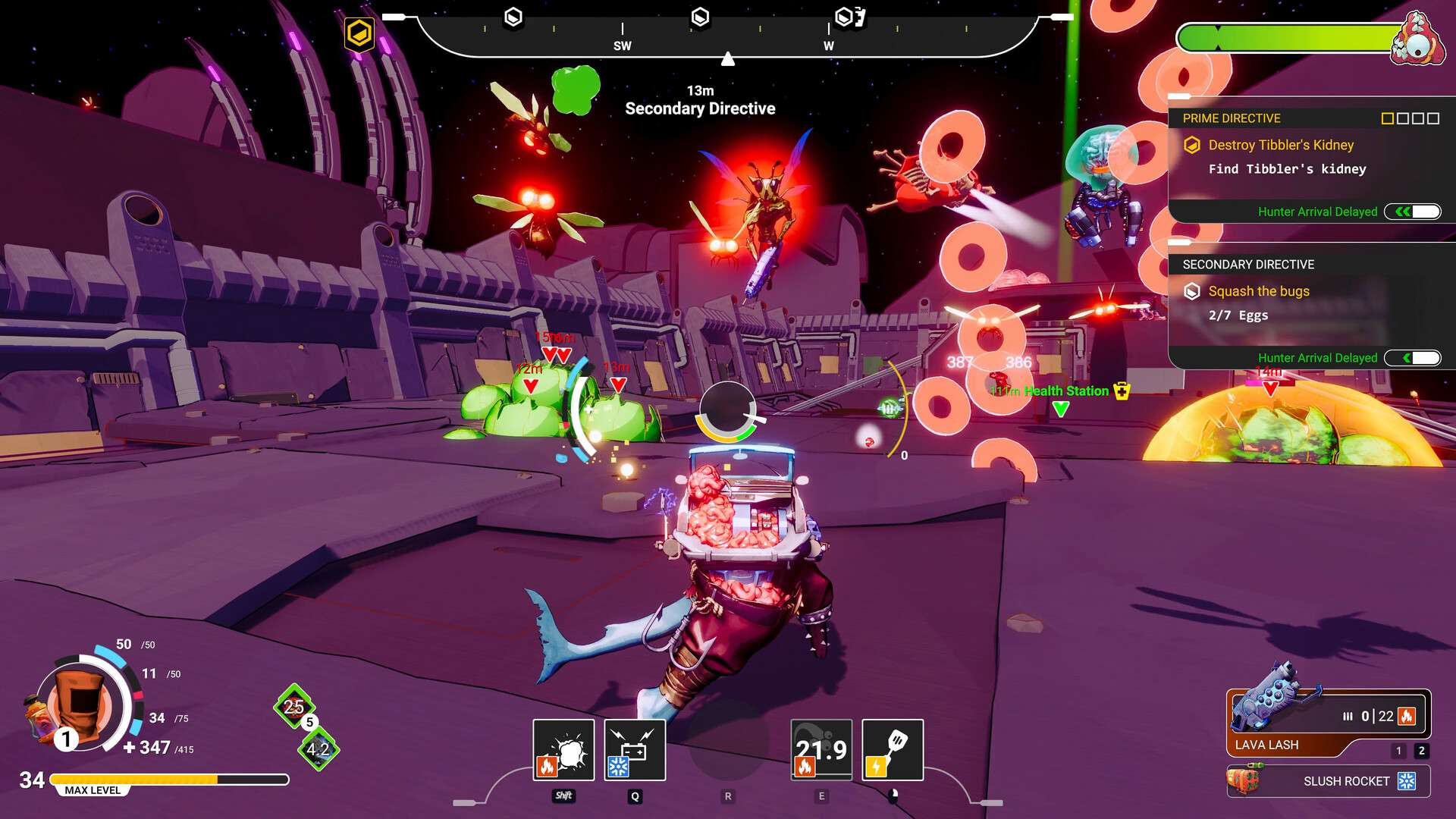Switch to the Slush Rocket weapon
The width and height of the screenshot is (1456, 819).
tap(1329, 781)
